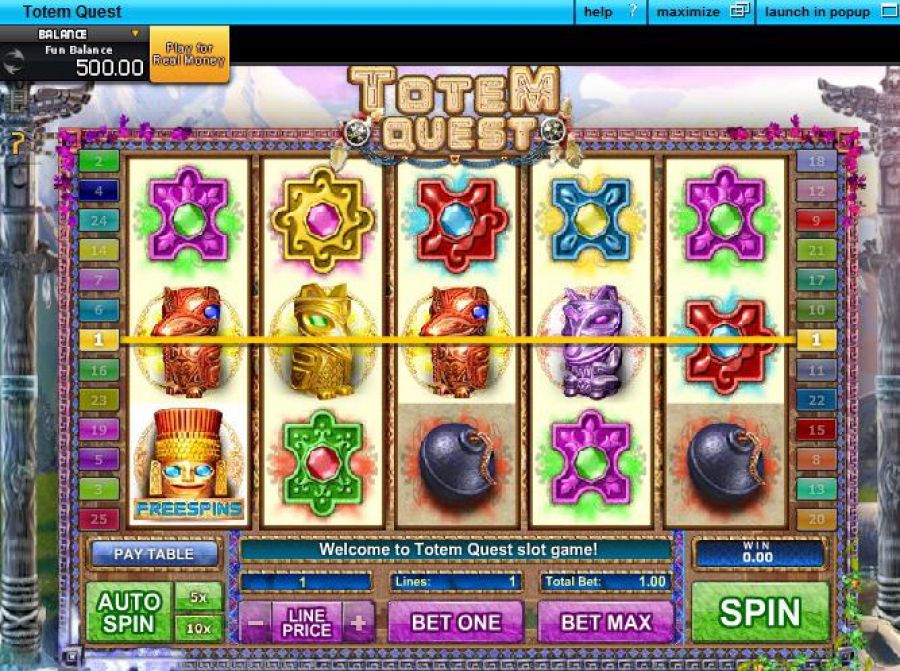Click the BET MAX button
This screenshot has width=900, height=671.
coord(606,621)
